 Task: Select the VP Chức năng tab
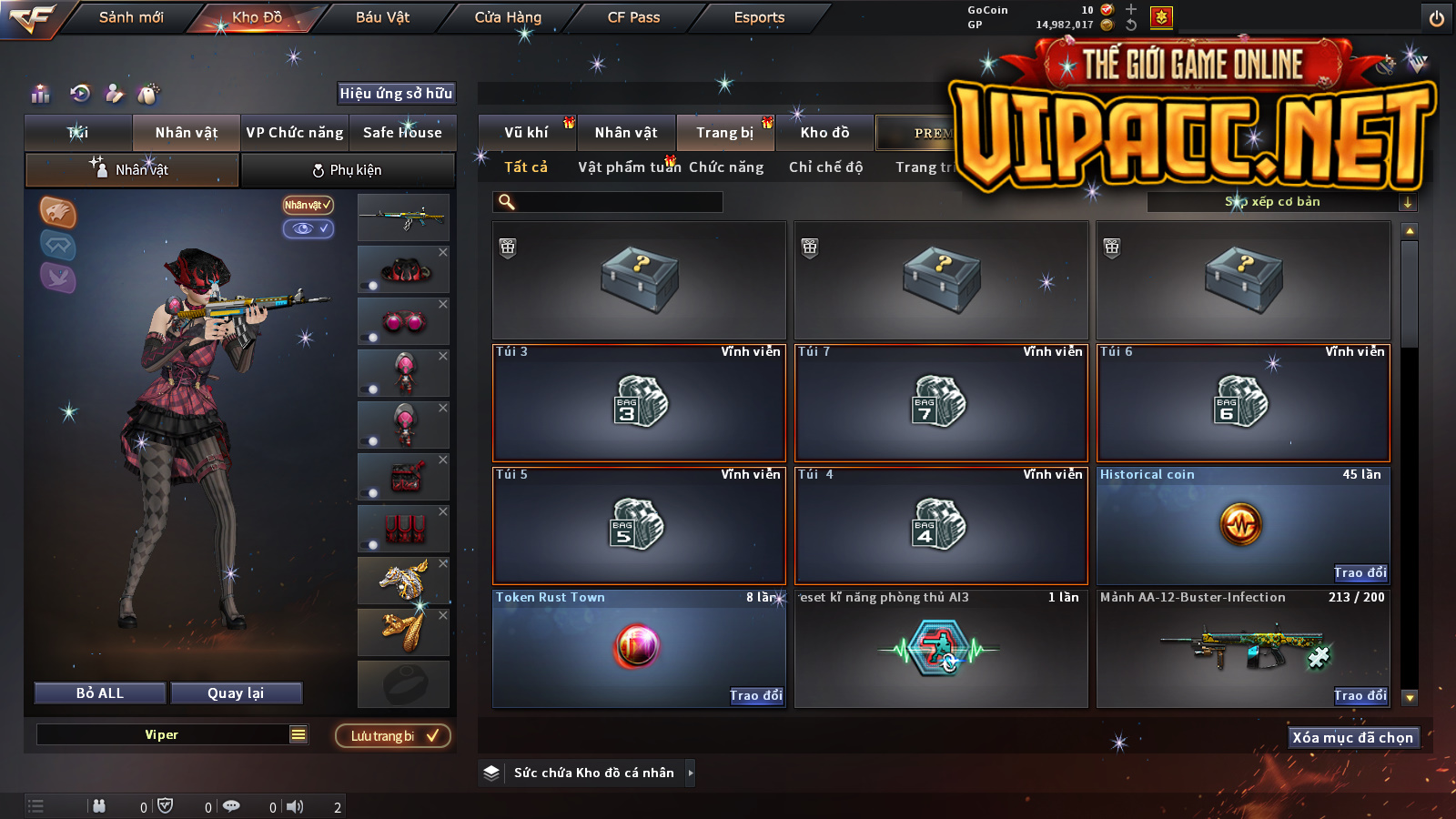pyautogui.click(x=295, y=133)
